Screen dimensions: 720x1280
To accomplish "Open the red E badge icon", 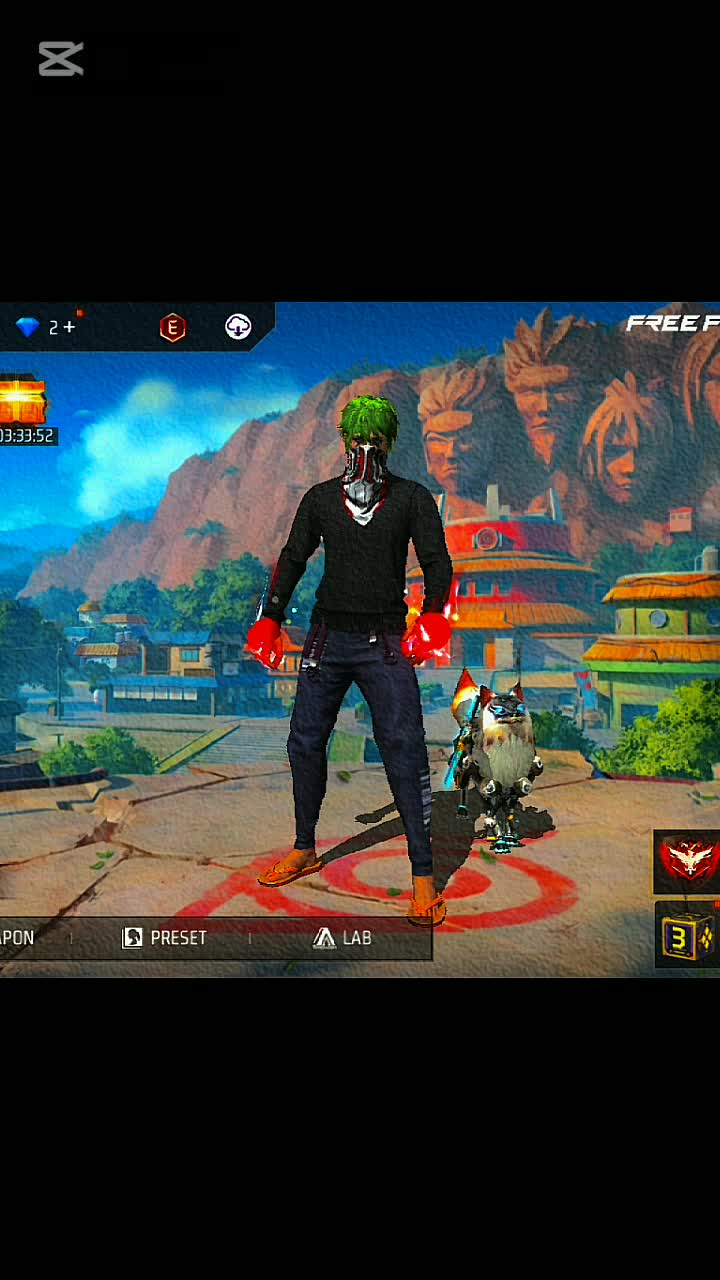I will [173, 327].
